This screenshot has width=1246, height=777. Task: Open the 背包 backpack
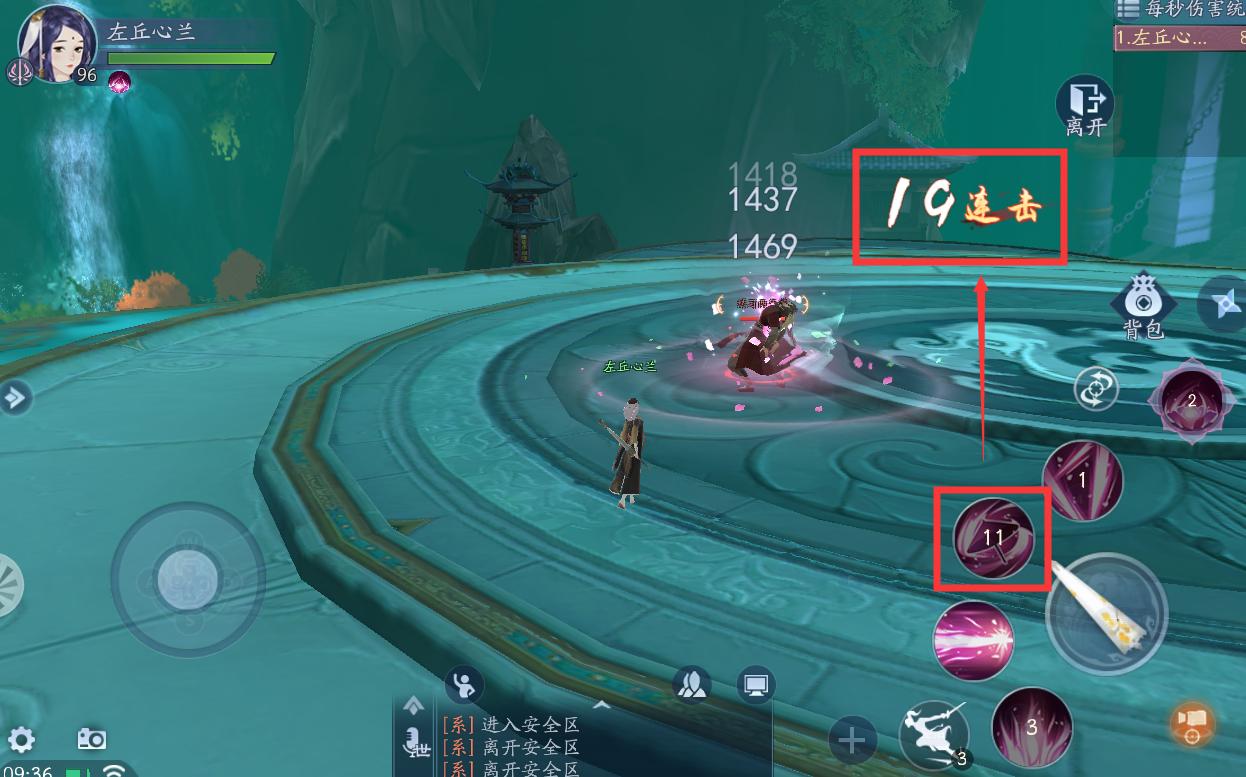coord(1143,306)
